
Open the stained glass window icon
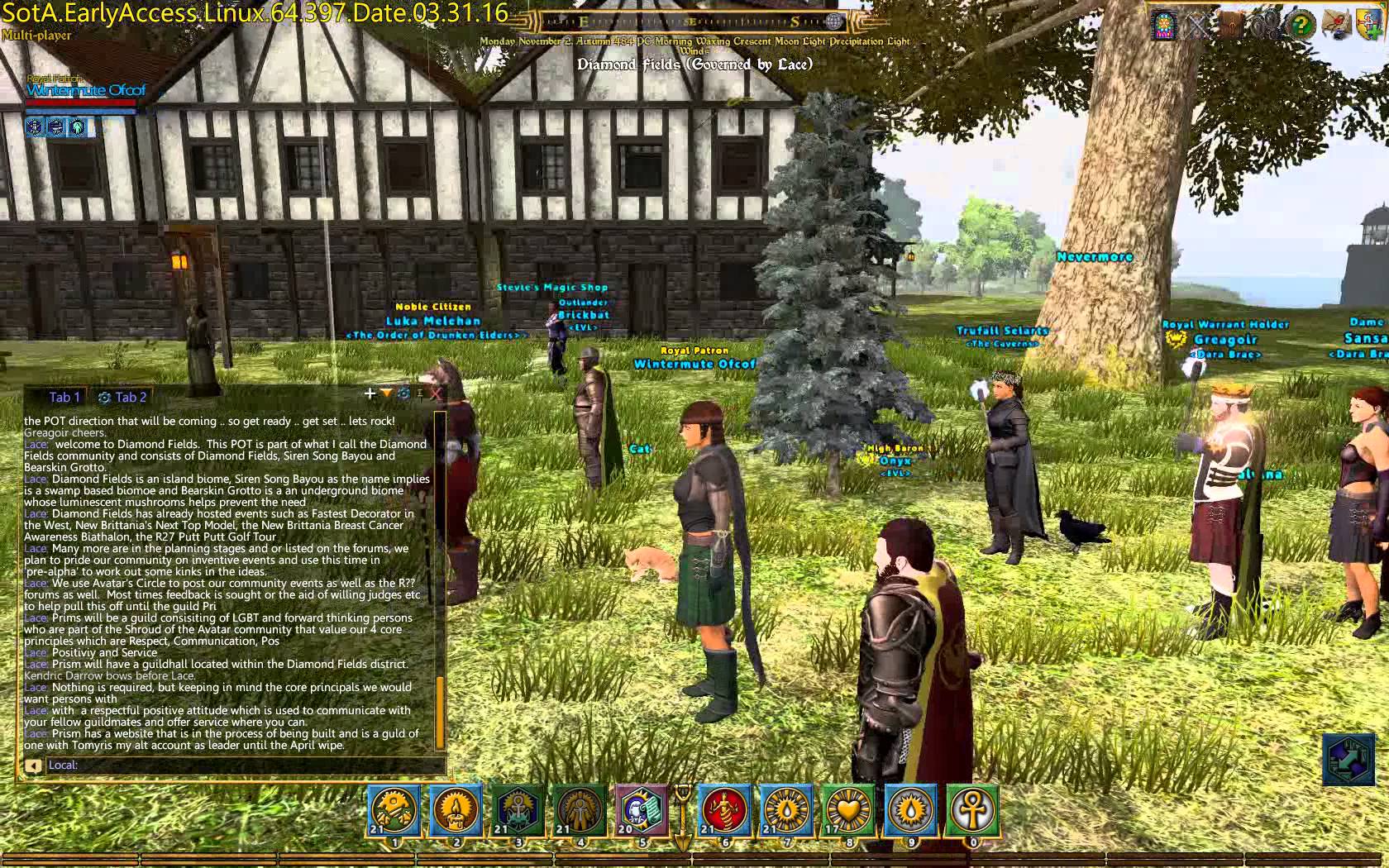(x=1164, y=26)
